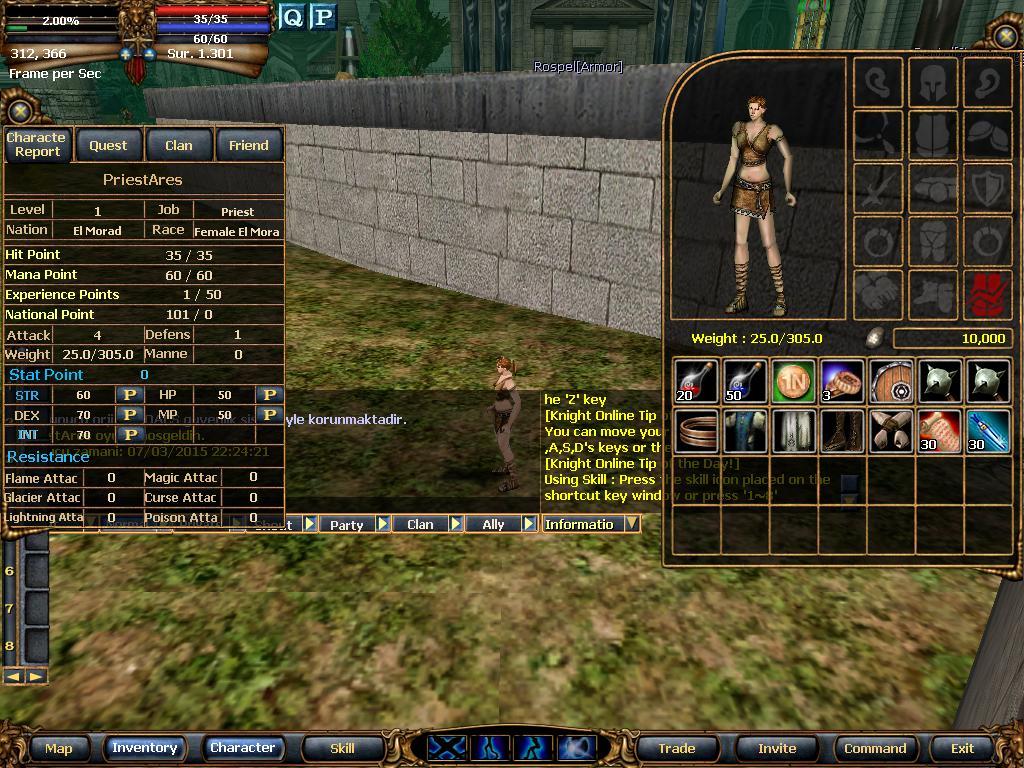The image size is (1024, 768).
Task: Click the Q button at the top
Action: 292,17
